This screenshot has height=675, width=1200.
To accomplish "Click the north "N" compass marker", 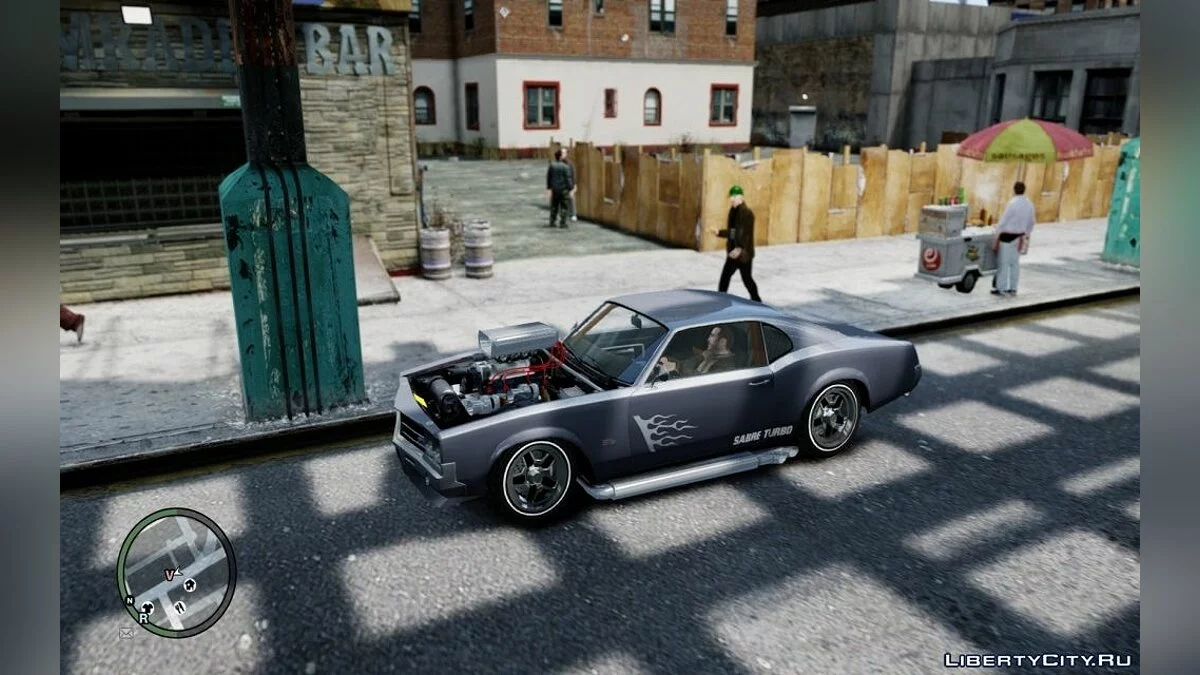I will (x=129, y=601).
